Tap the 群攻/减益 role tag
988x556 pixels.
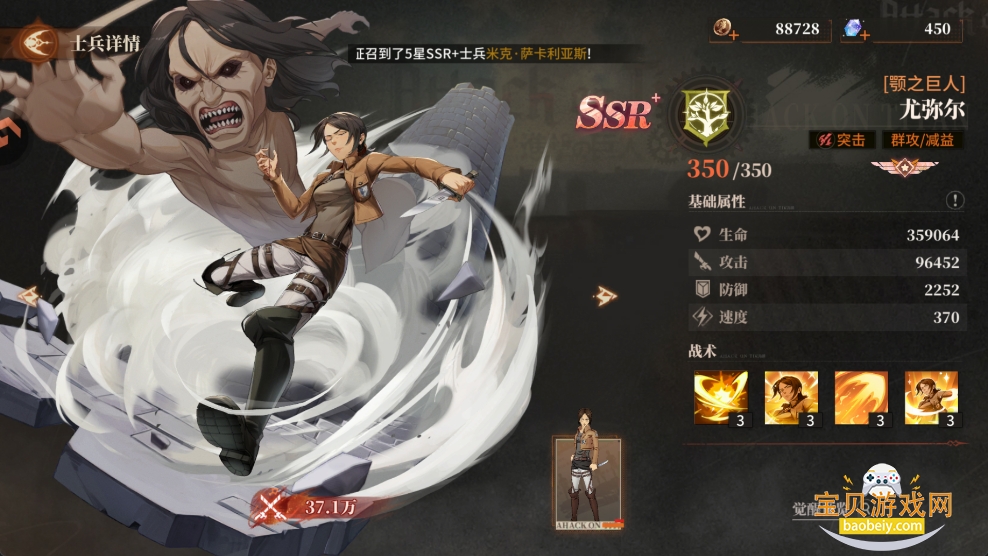[x=920, y=140]
